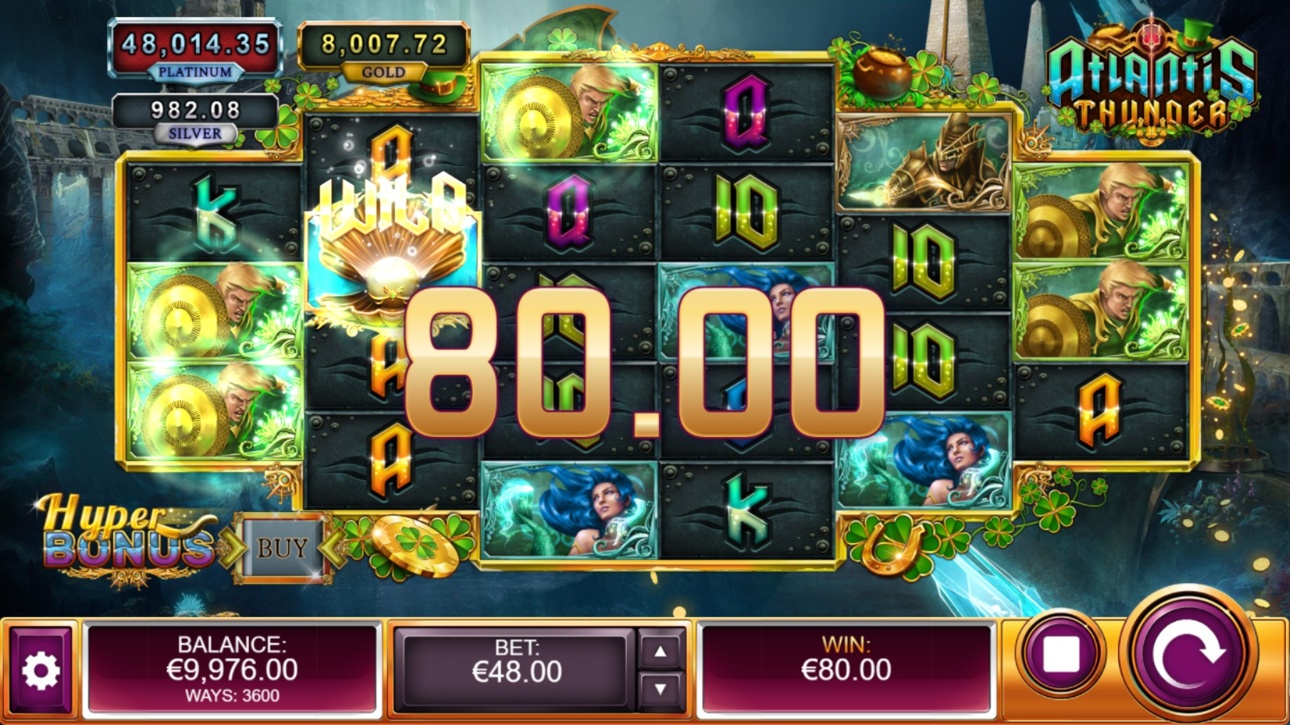Increase the bet with up arrow
This screenshot has height=725, width=1290.
[660, 652]
